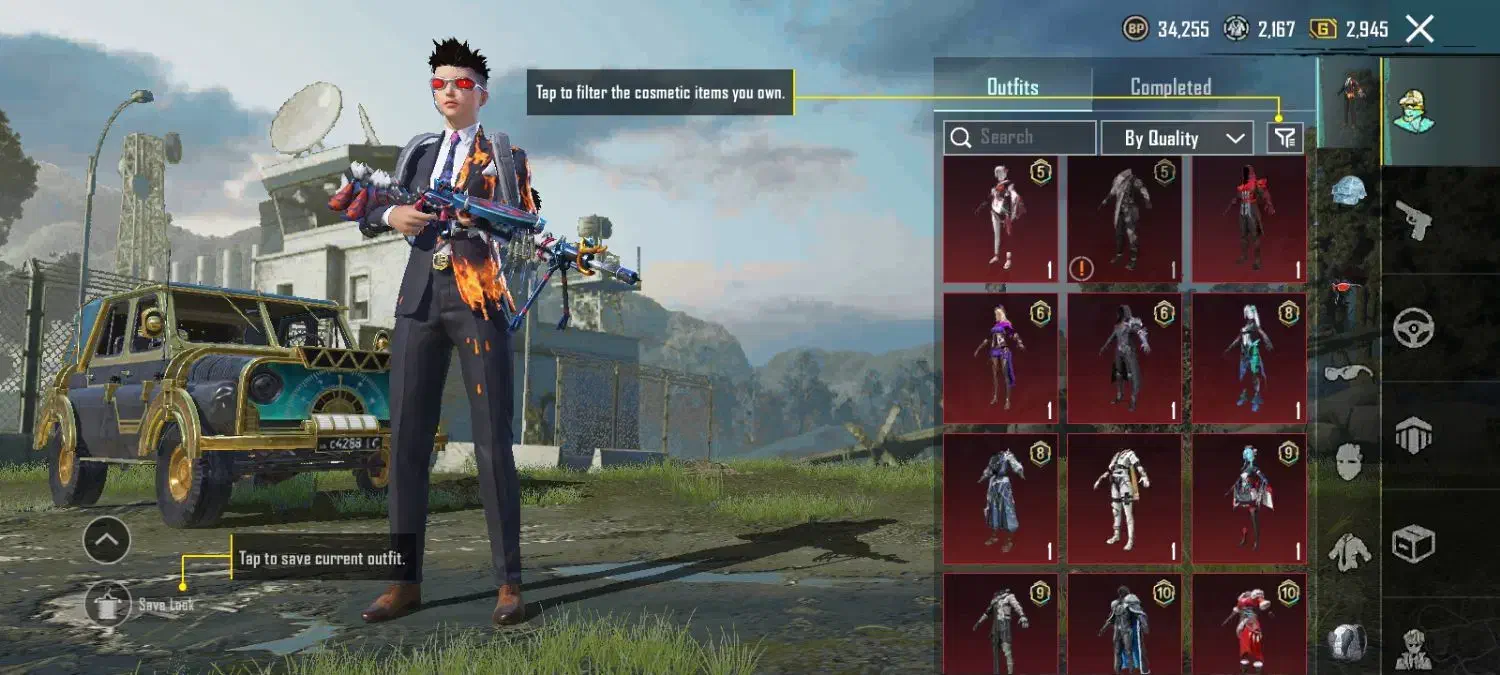
Task: Switch to the Completed tab
Action: click(x=1170, y=87)
